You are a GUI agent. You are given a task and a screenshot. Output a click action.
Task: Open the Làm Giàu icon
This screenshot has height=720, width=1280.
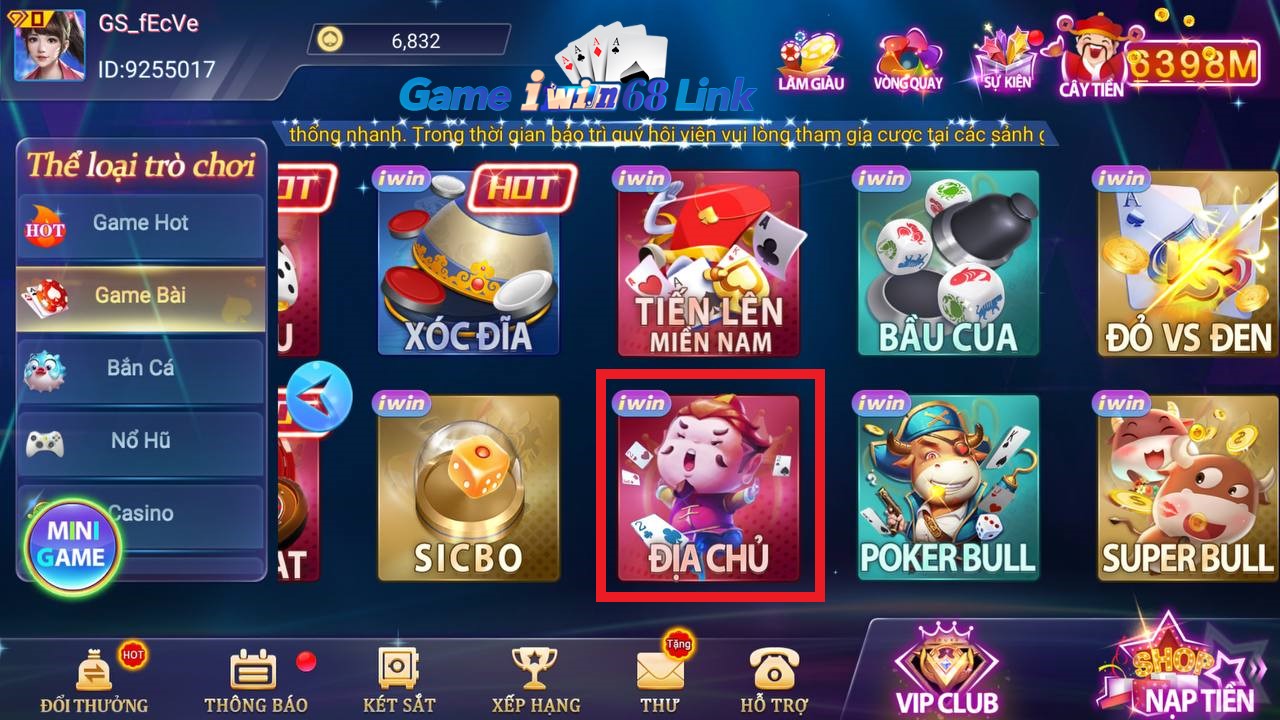(810, 55)
